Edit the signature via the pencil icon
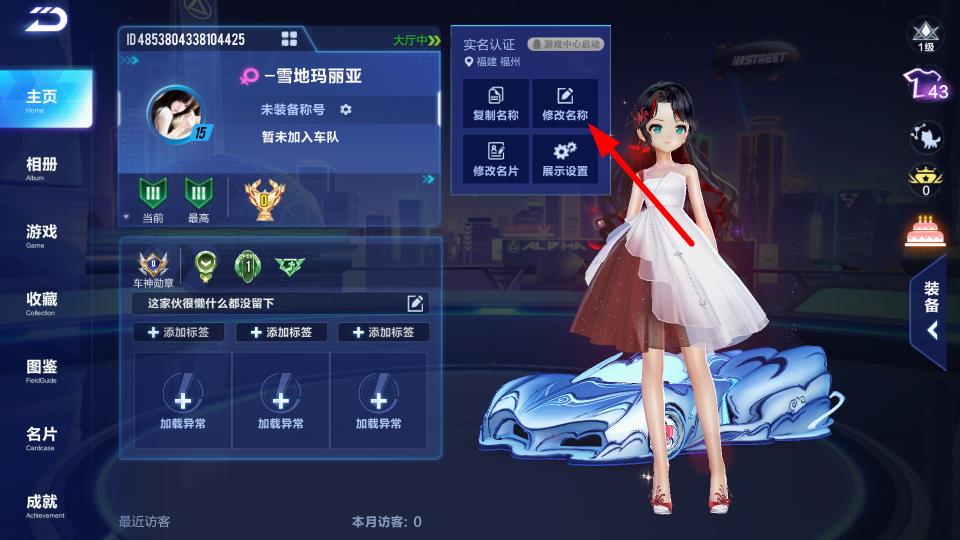 coord(415,303)
